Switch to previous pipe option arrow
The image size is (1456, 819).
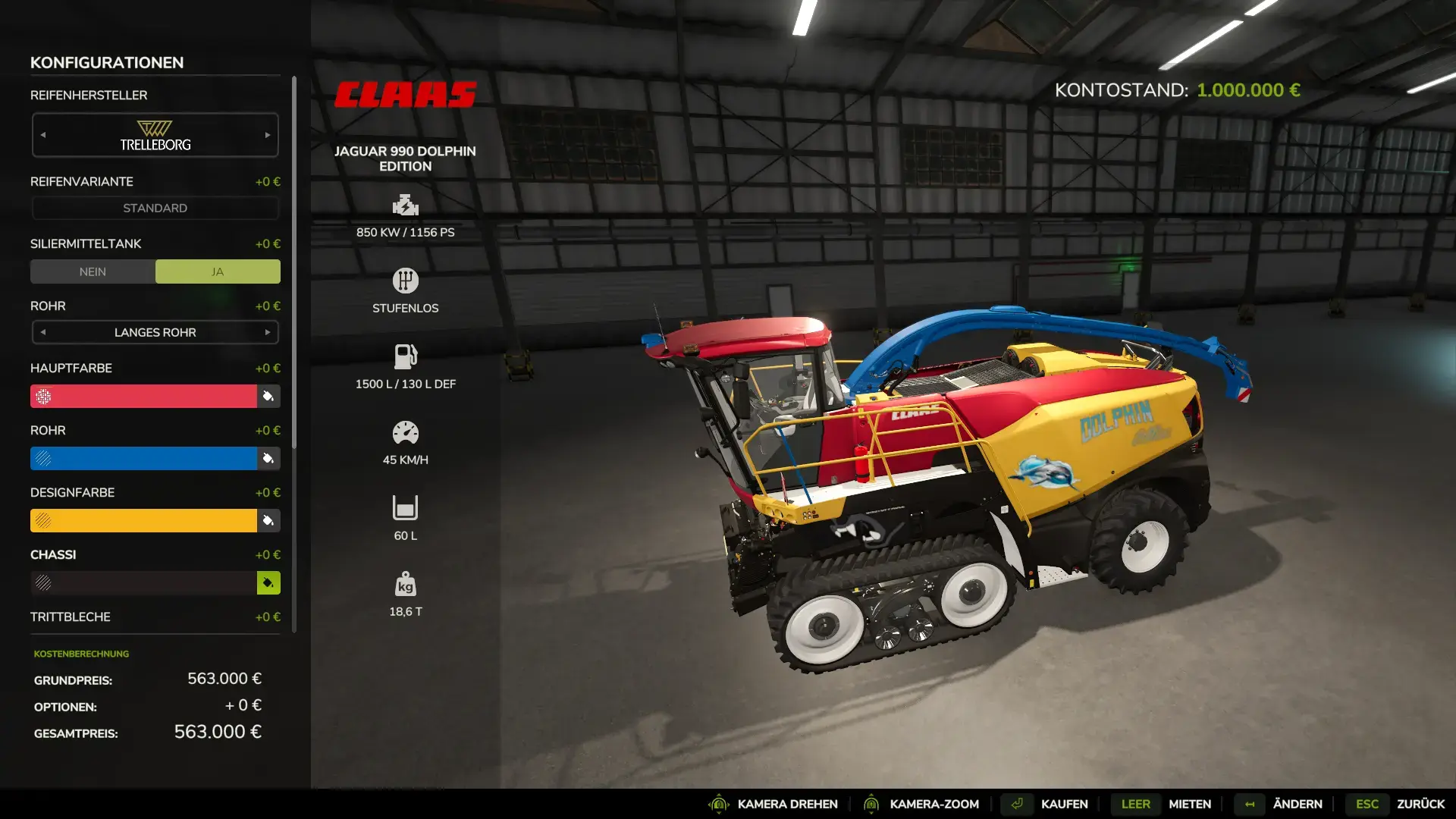pyautogui.click(x=43, y=332)
